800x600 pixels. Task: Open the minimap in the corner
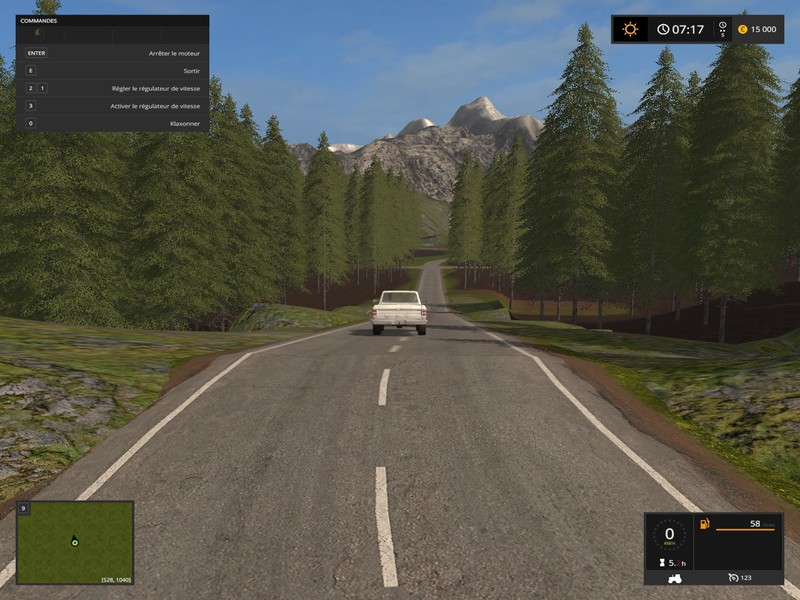click(x=75, y=543)
